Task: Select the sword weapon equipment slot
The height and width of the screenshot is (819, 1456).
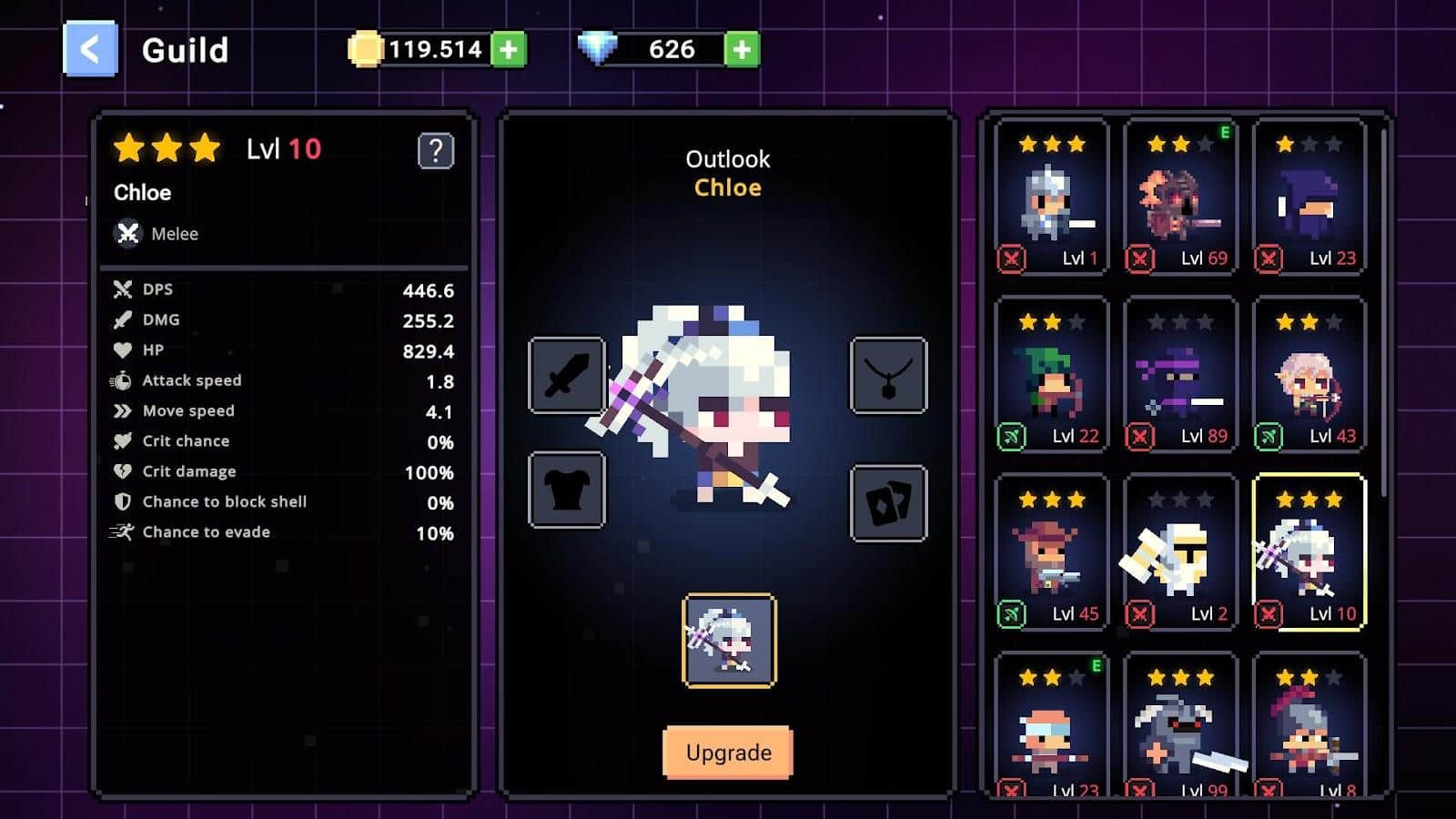Action: pyautogui.click(x=566, y=375)
